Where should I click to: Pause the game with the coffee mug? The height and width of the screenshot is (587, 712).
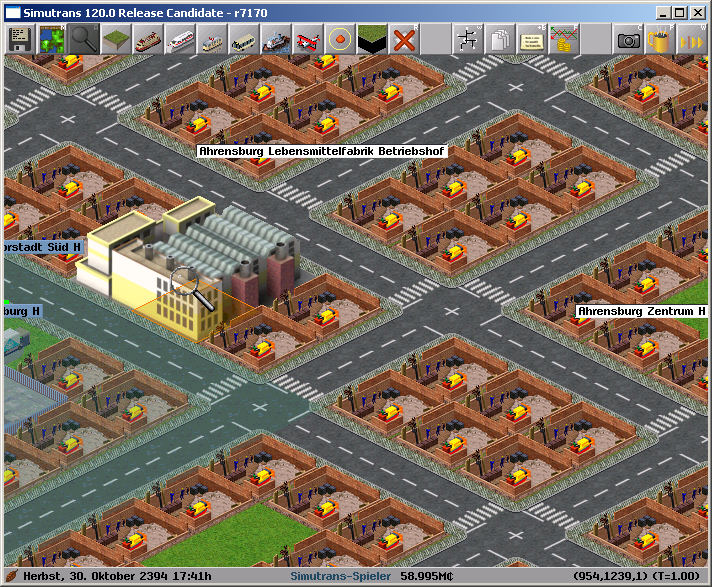coord(658,40)
